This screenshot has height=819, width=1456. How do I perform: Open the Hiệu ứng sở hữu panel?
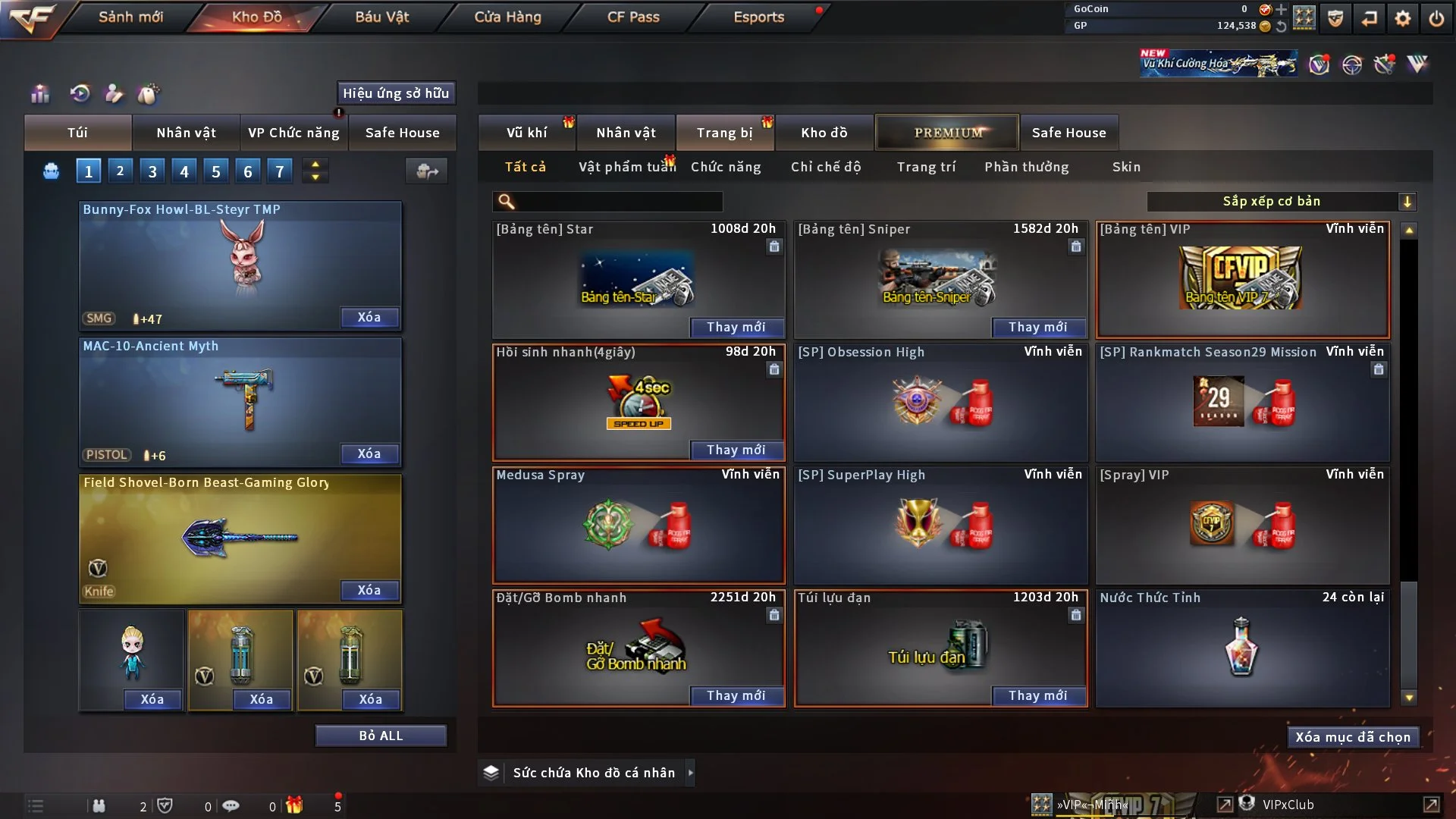tap(396, 93)
